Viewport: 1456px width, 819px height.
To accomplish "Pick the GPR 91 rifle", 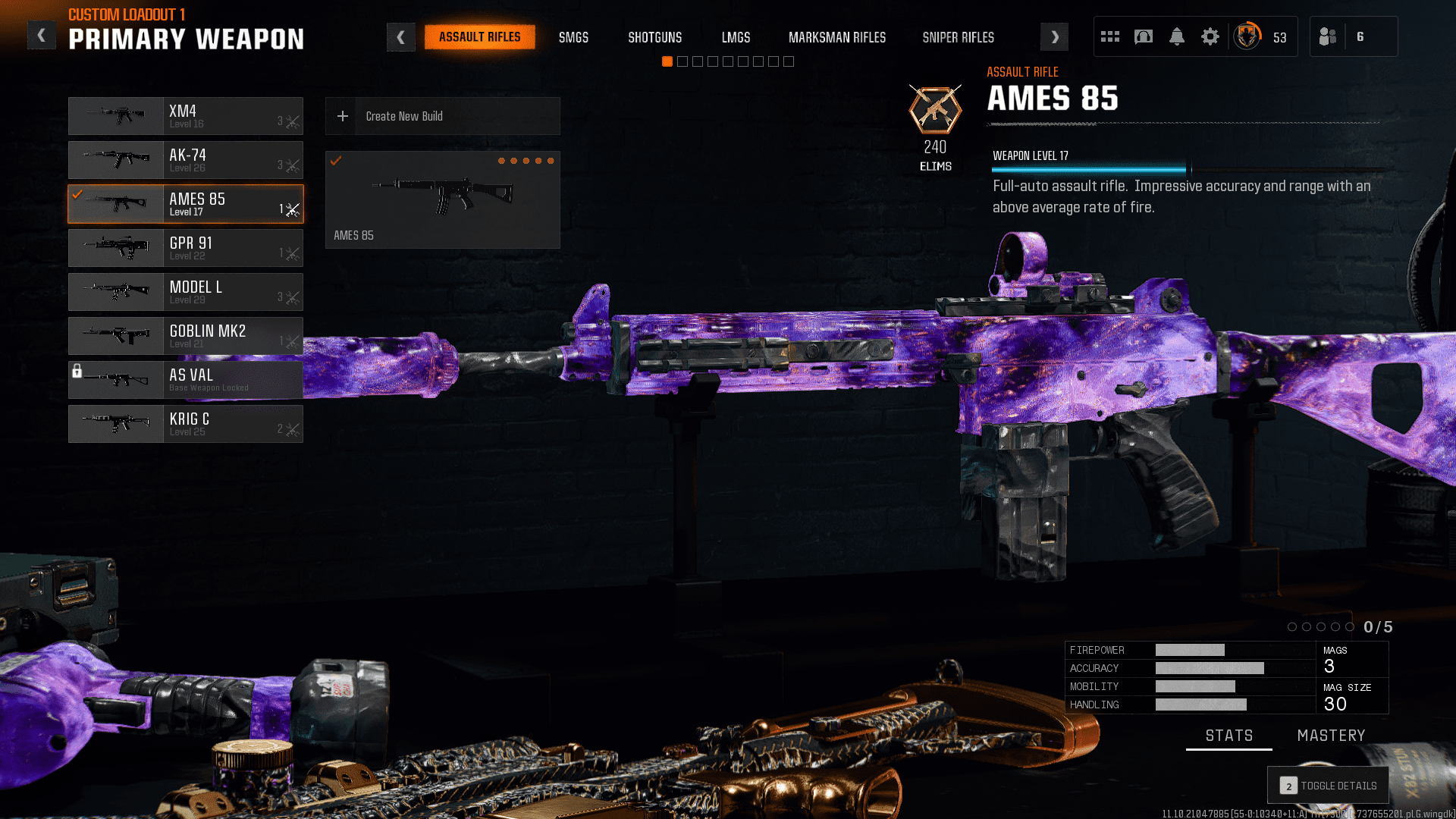I will click(186, 248).
